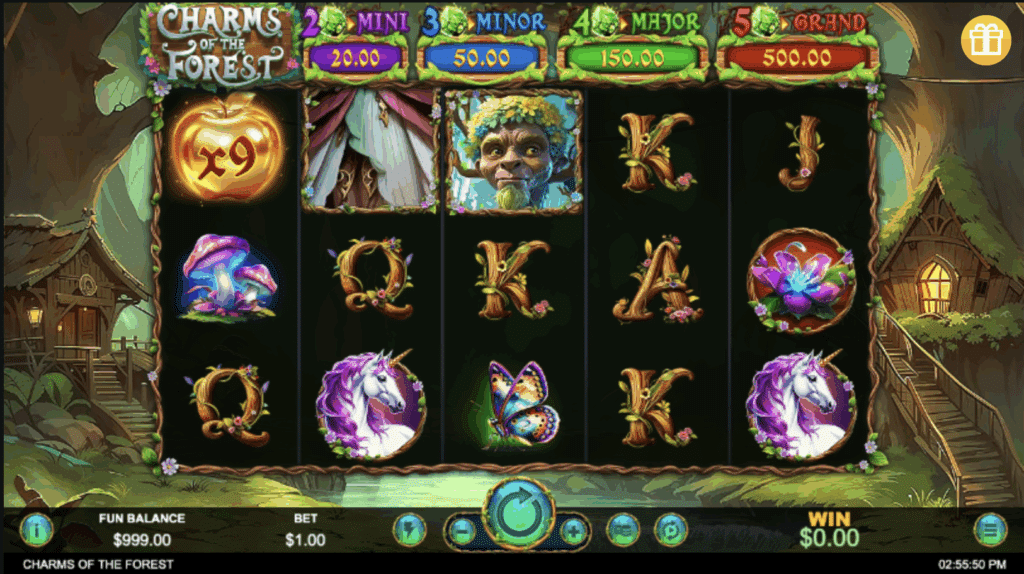Click the yellow gift box icon
The height and width of the screenshot is (574, 1024).
pyautogui.click(x=986, y=40)
